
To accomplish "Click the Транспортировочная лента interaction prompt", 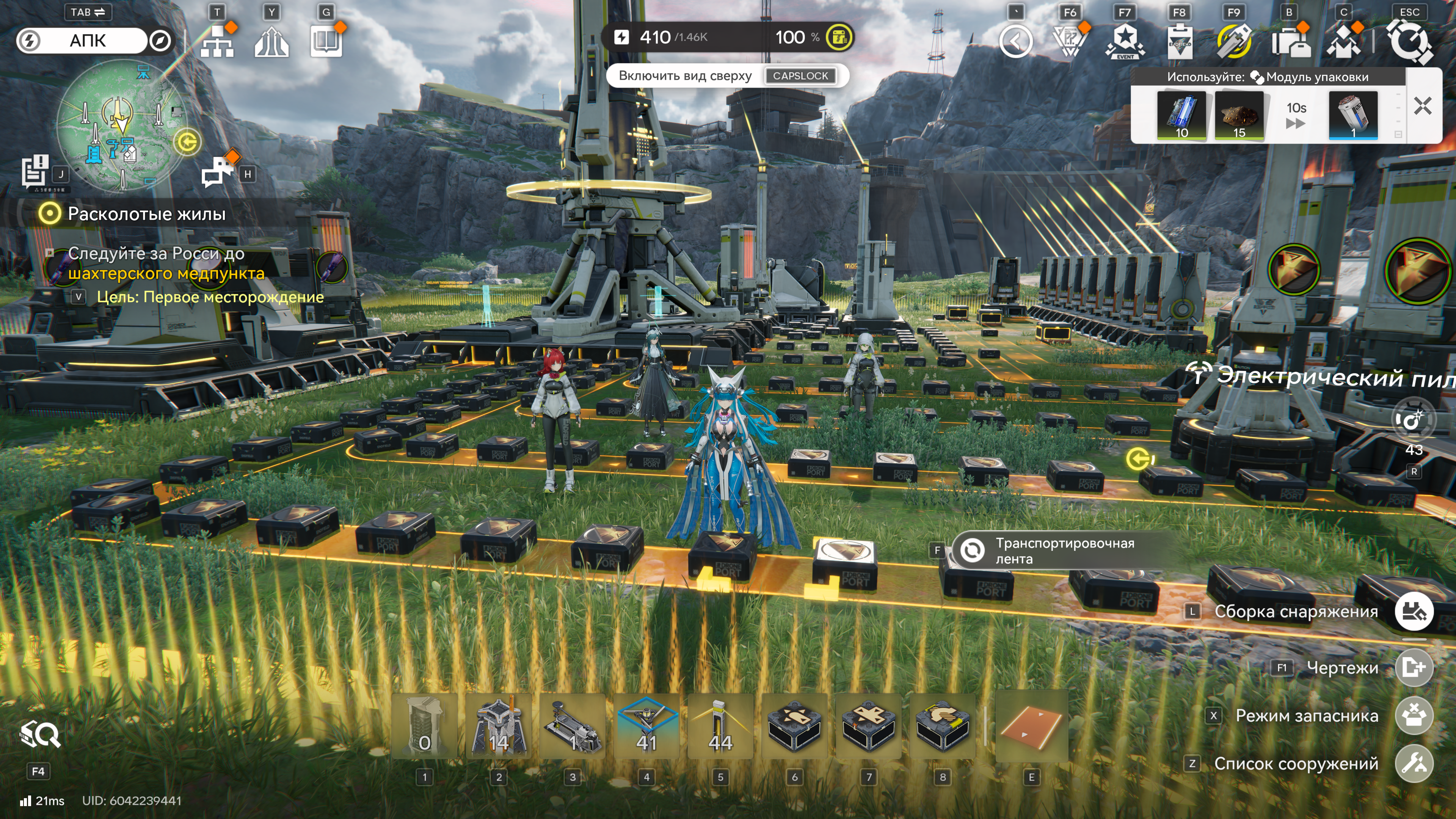I will tap(1064, 551).
